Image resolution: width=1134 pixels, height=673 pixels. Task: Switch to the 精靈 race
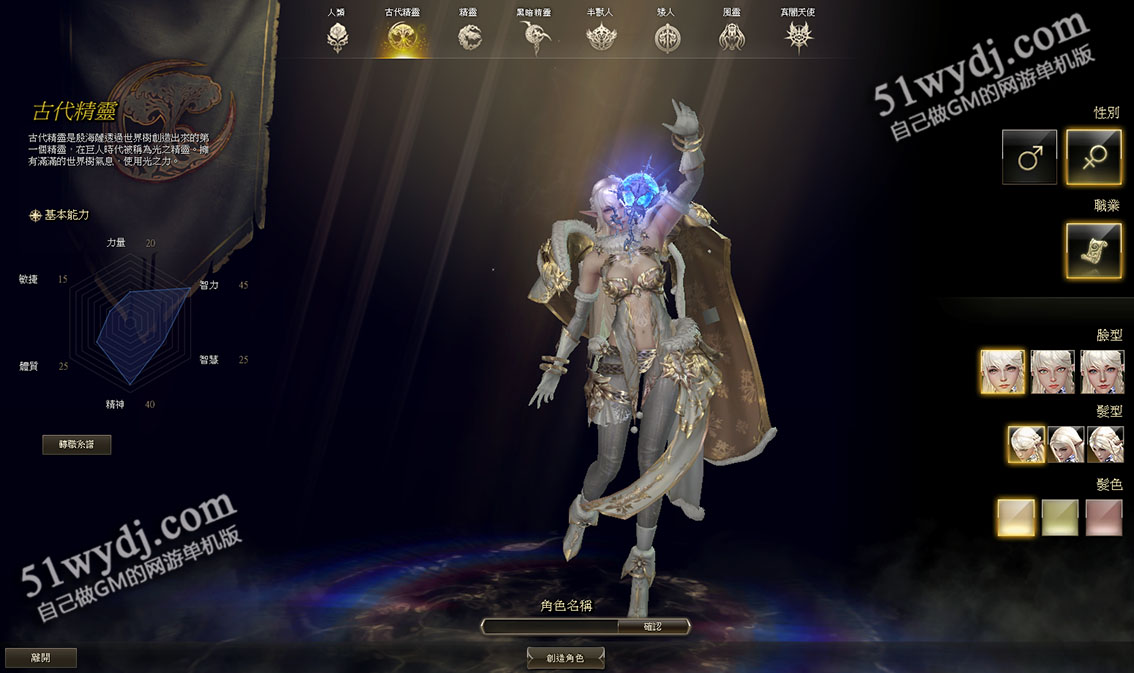click(469, 37)
